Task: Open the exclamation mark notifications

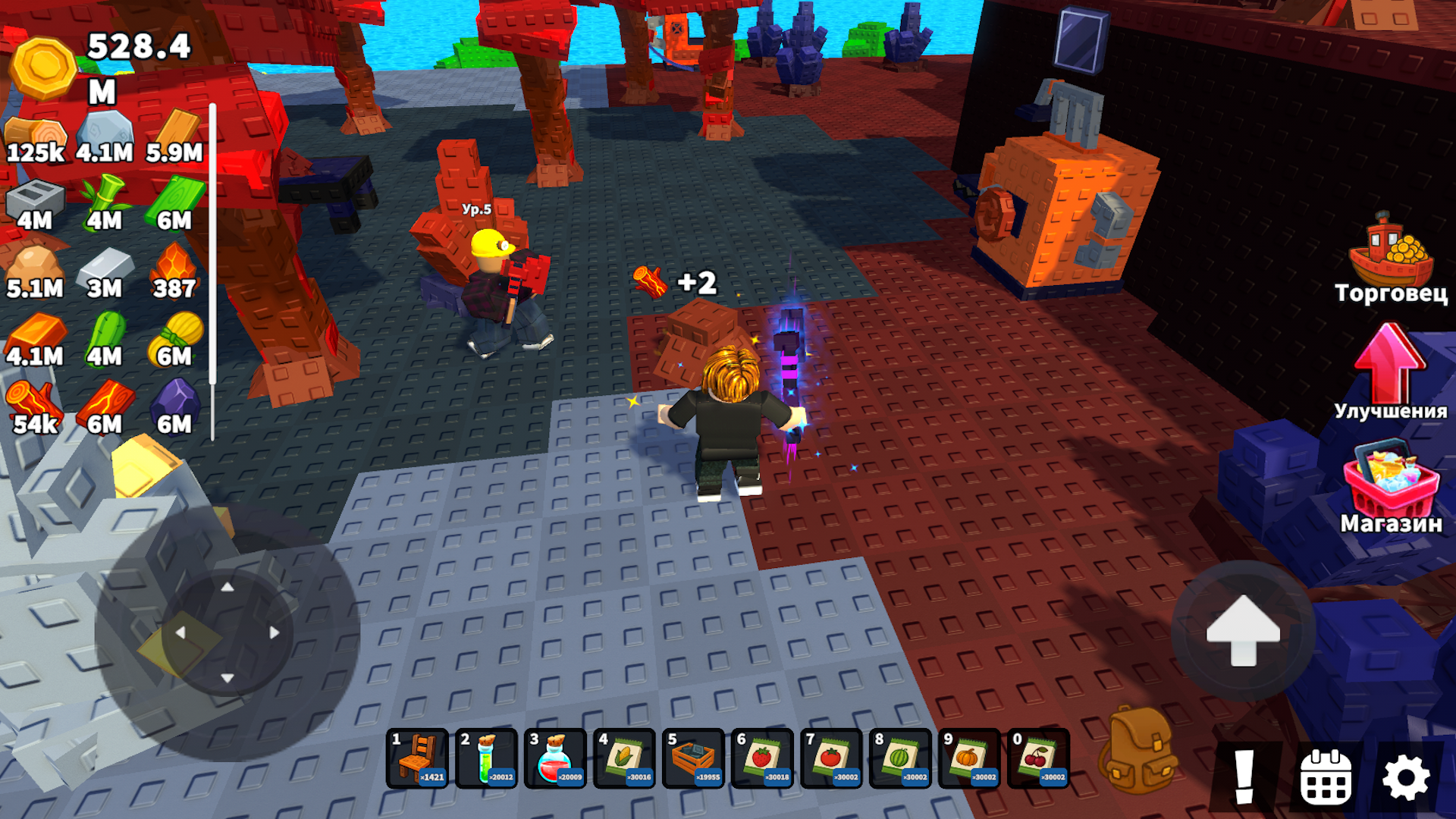Action: [1244, 777]
